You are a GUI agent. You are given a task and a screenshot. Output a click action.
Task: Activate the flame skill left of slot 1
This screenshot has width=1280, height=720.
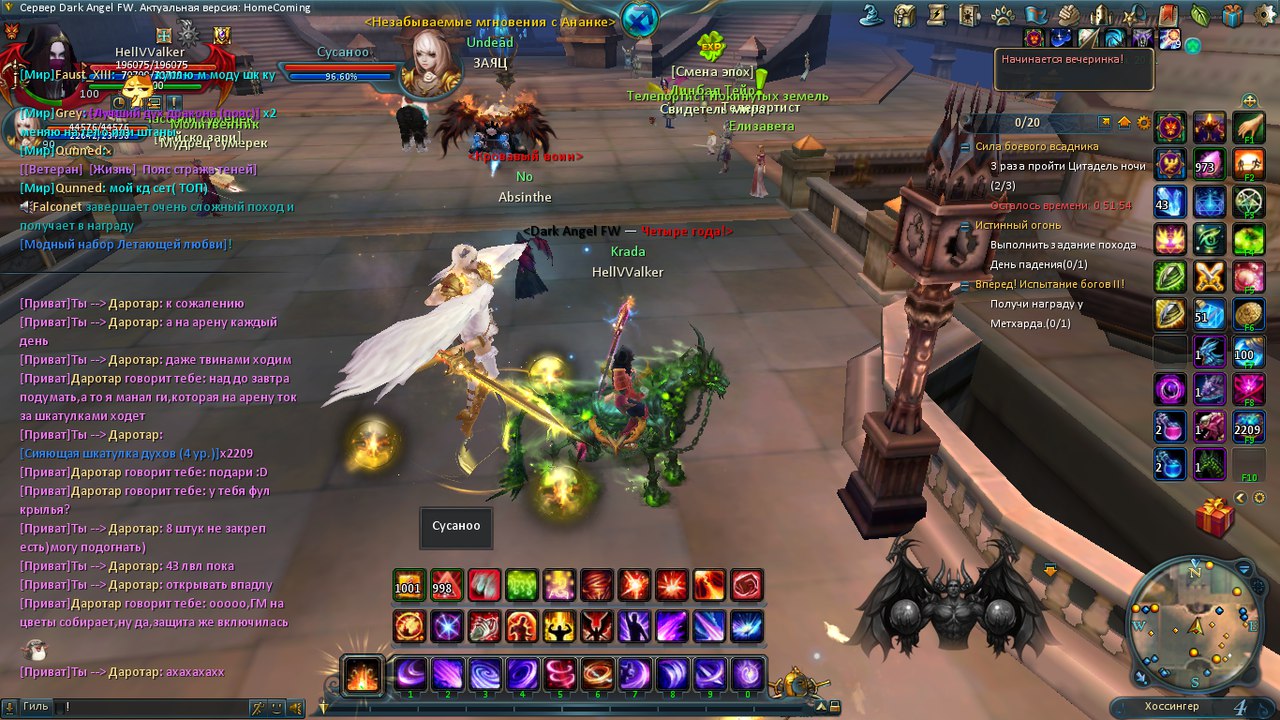coord(360,674)
